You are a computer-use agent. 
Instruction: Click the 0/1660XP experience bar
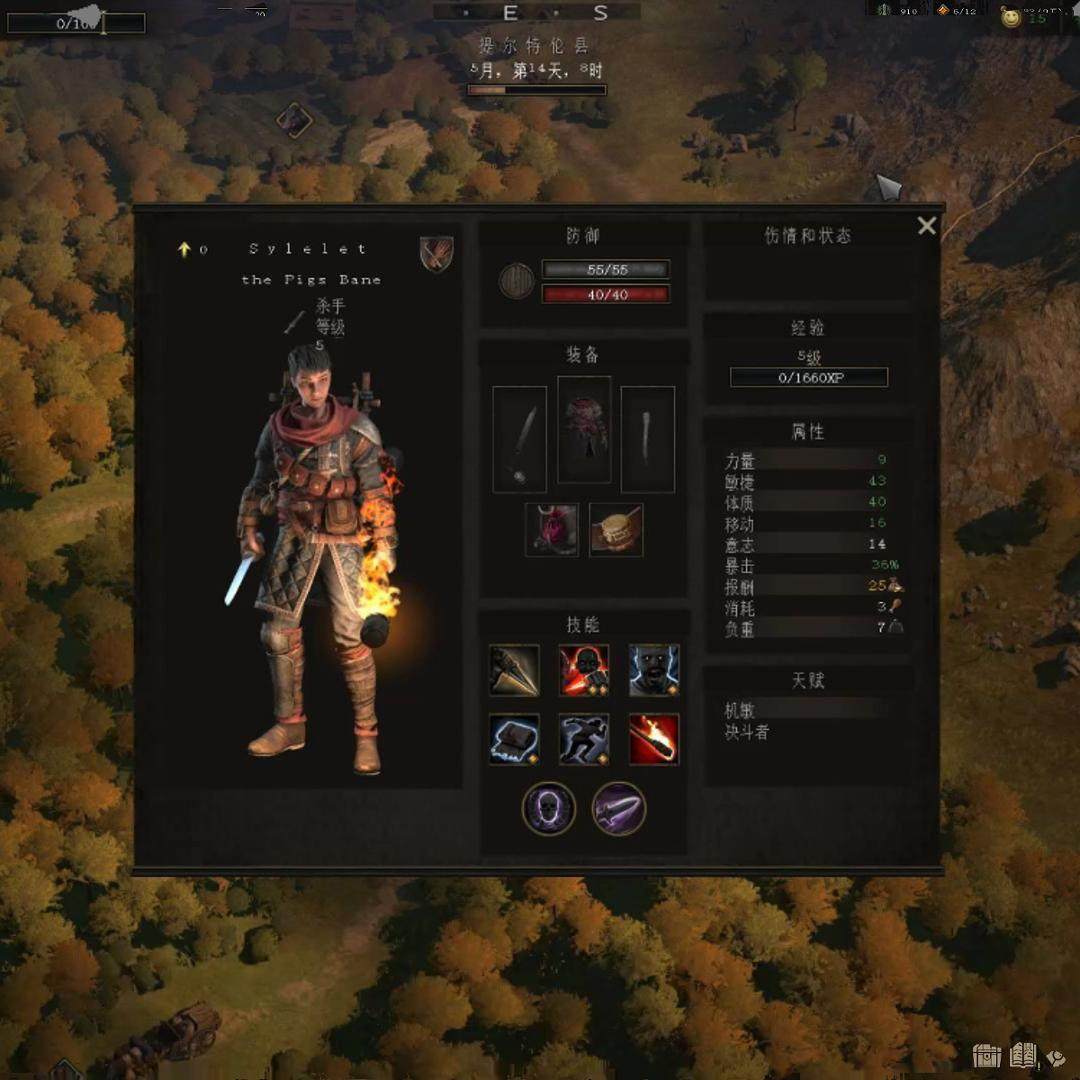[x=808, y=378]
